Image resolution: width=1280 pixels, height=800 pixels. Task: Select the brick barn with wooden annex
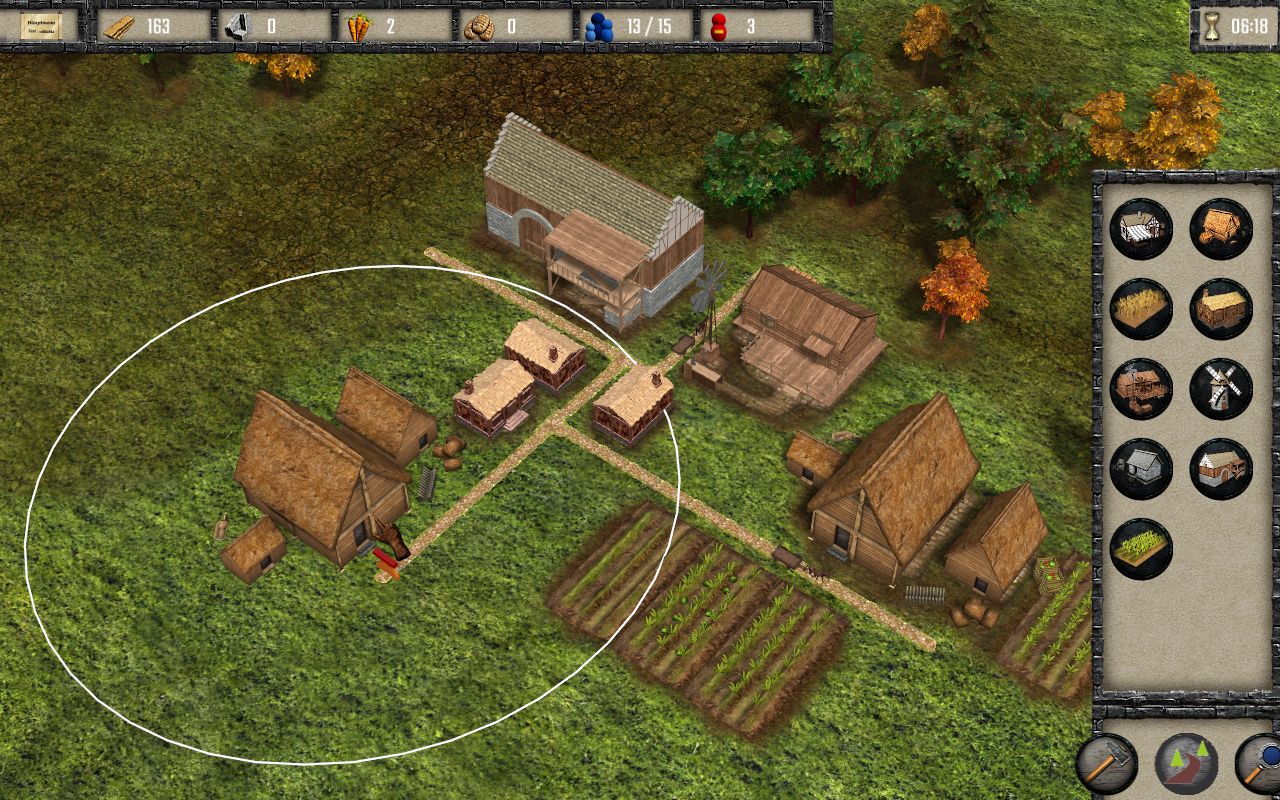[x=1221, y=468]
